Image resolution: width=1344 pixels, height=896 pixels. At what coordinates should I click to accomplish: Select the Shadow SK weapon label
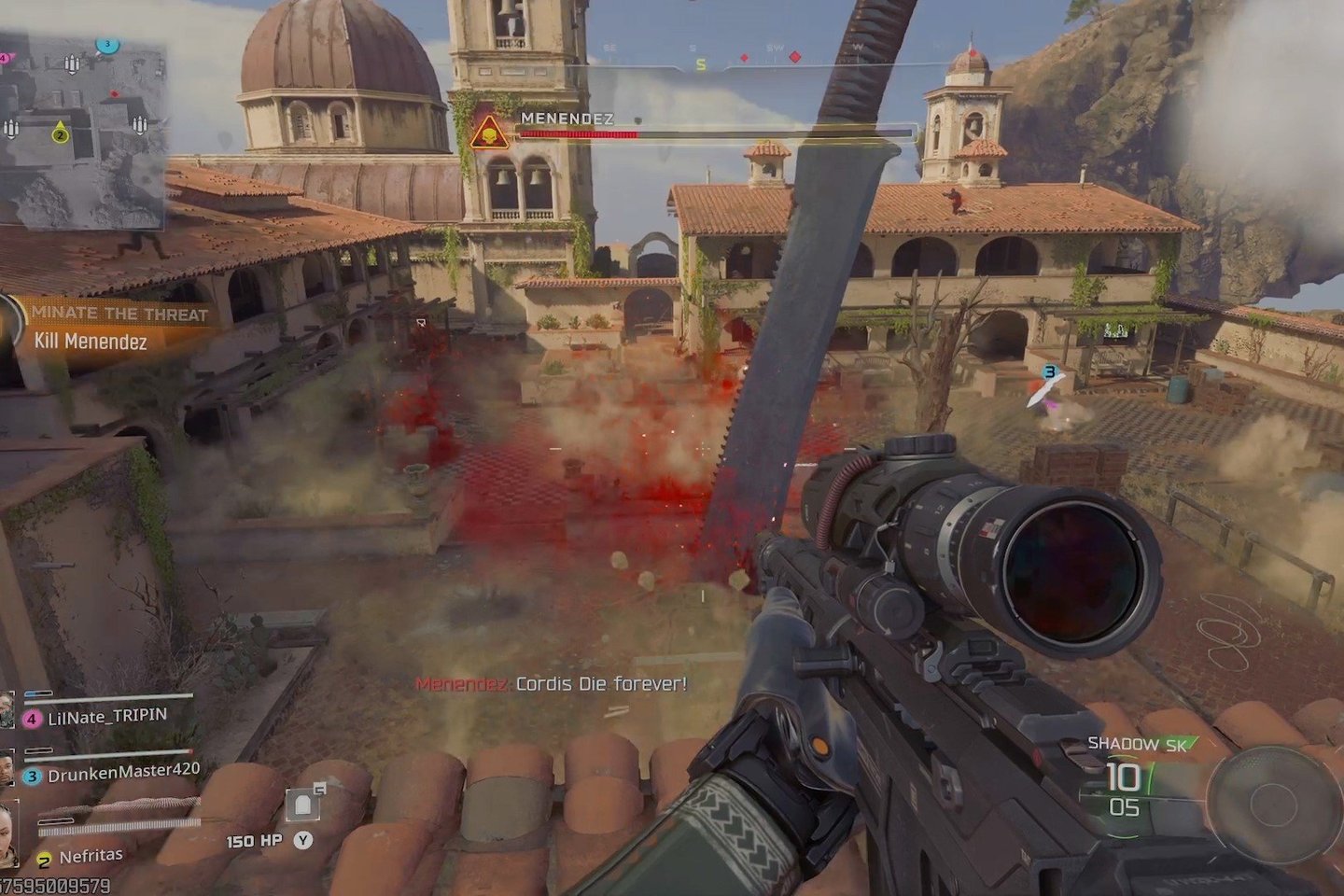click(x=1137, y=744)
